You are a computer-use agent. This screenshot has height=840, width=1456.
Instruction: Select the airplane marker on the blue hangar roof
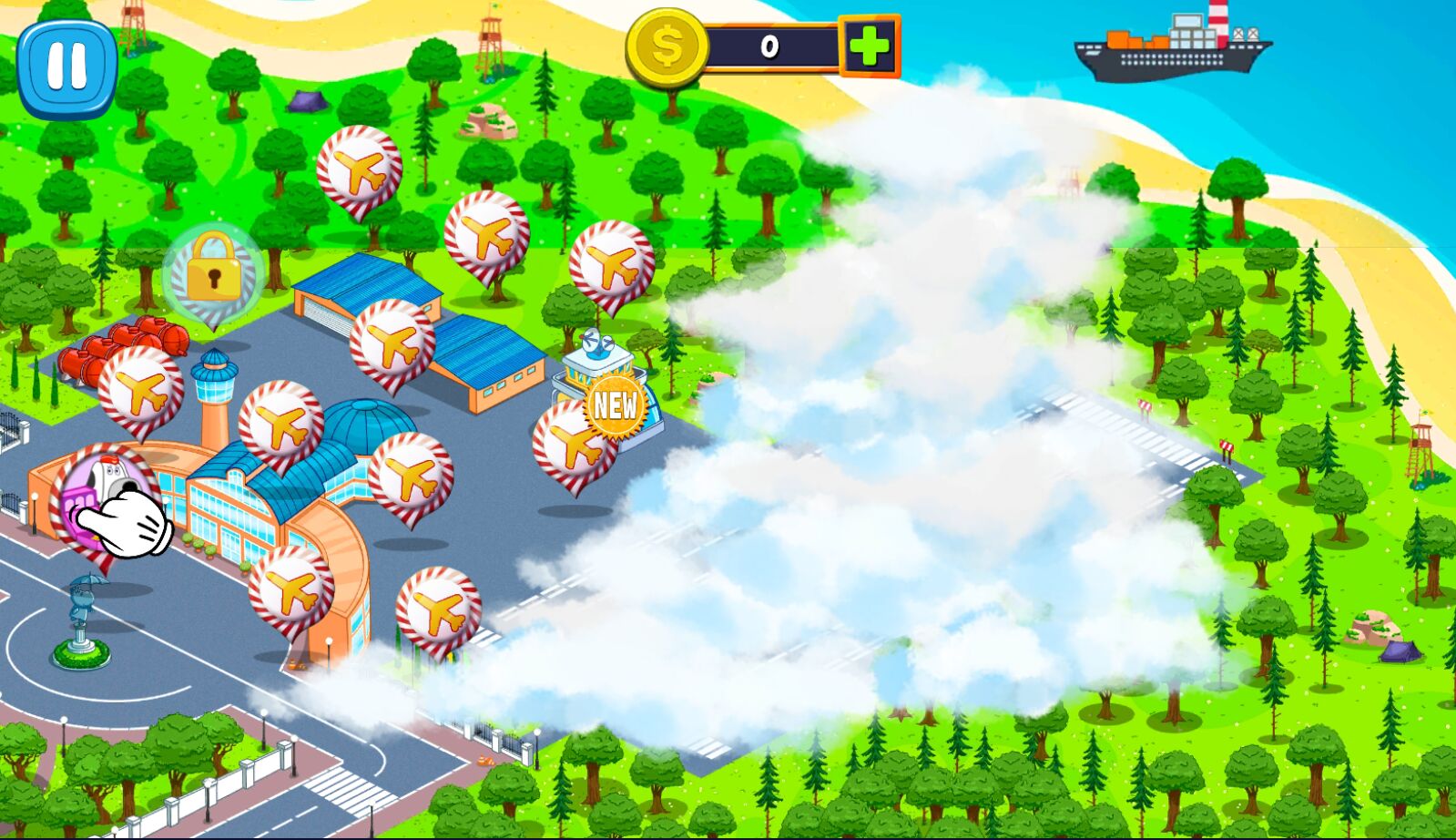[392, 343]
